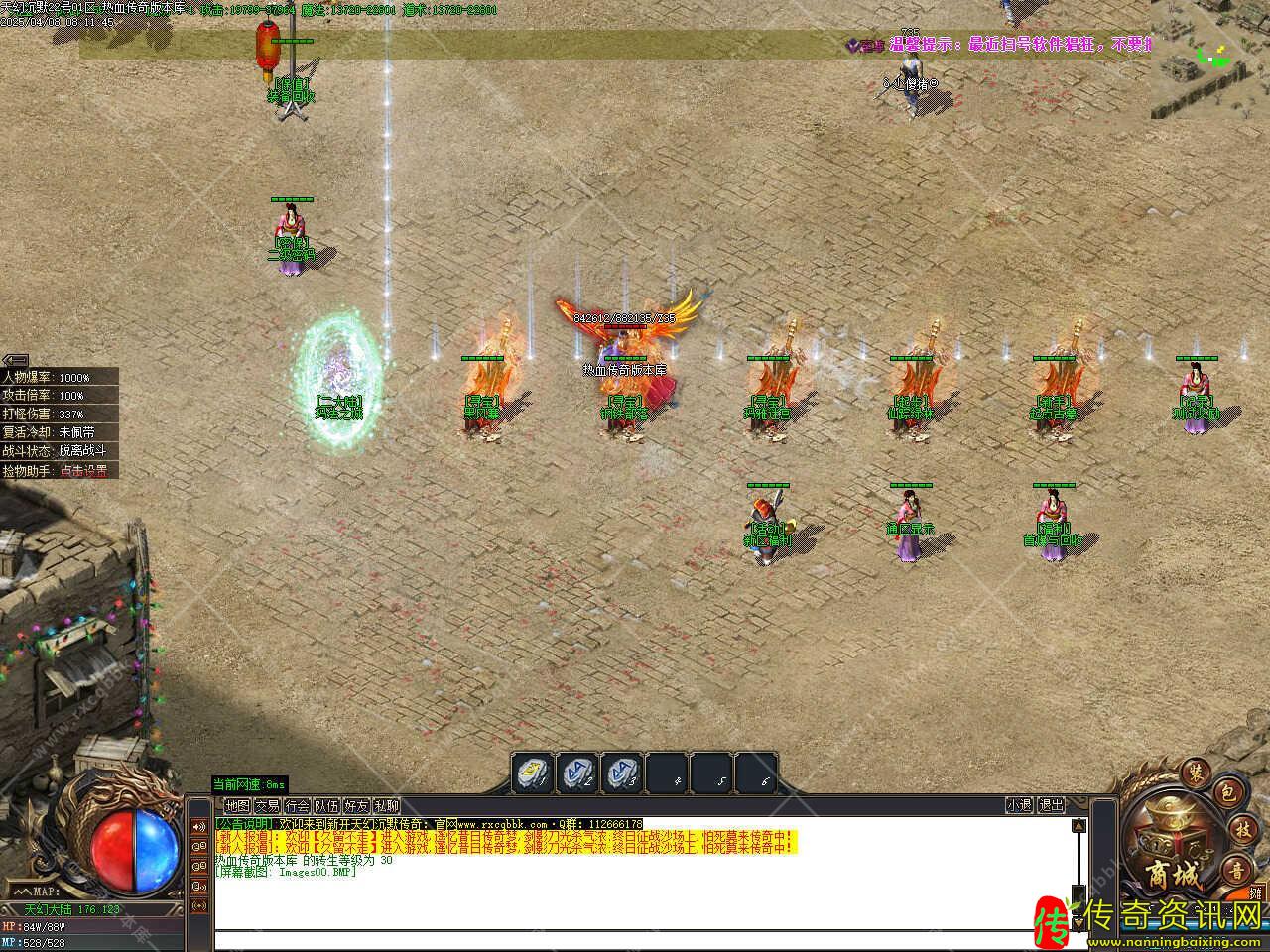Screen dimensions: 1270x952
Task: Click the 小退 logout button
Action: 1019,805
